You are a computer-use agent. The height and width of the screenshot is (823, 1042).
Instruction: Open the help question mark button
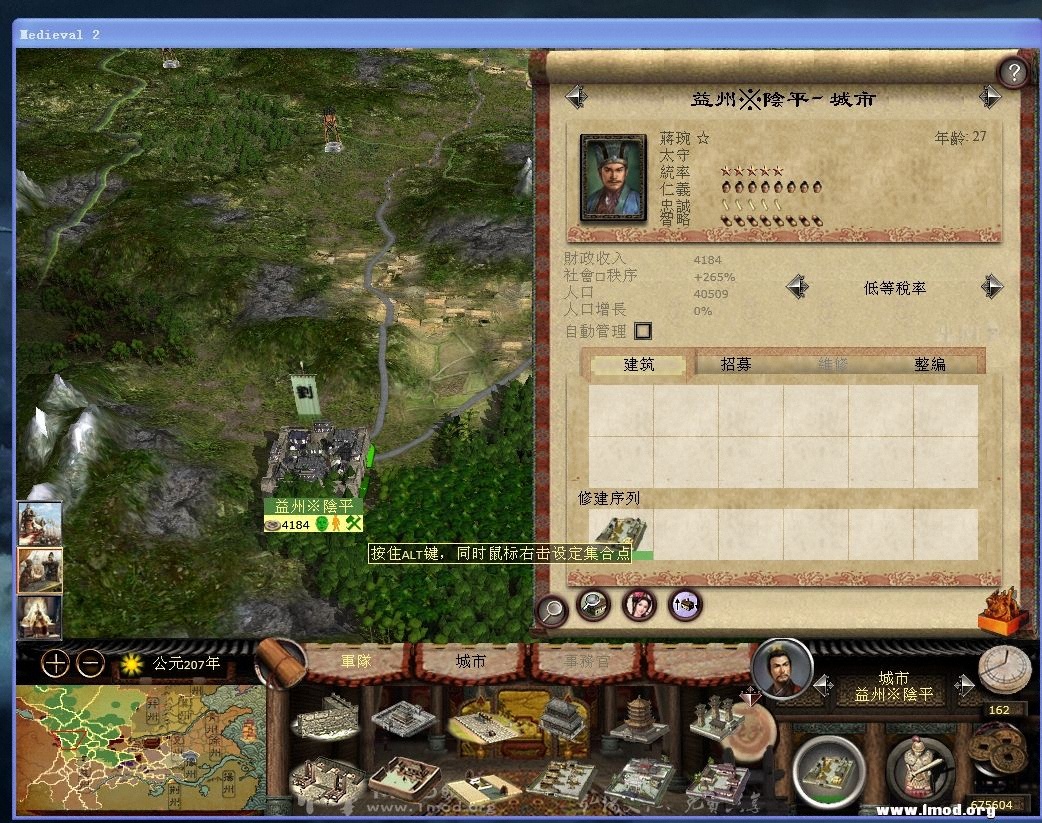coord(1014,72)
